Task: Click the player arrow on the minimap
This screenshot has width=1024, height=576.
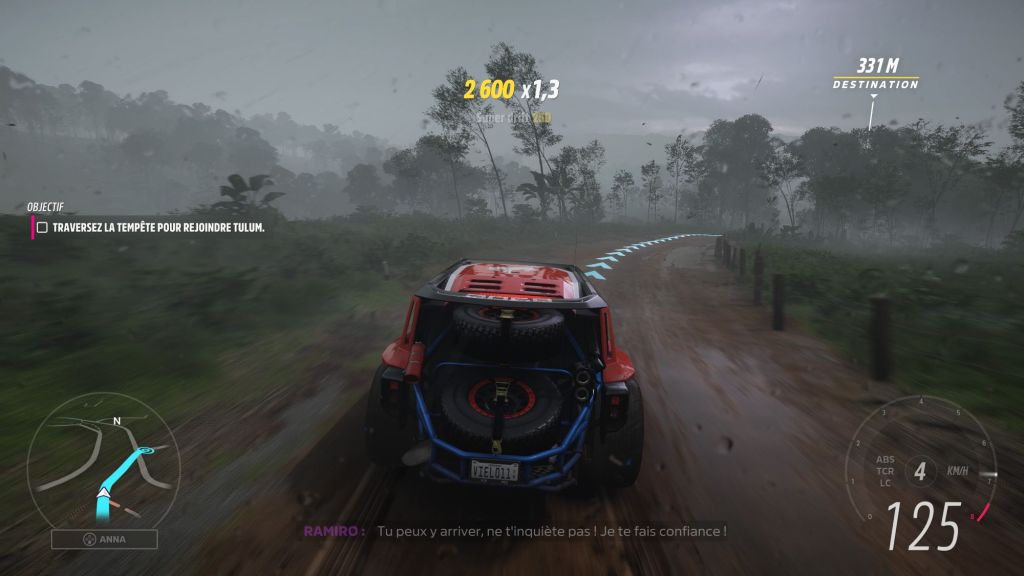Action: [x=102, y=492]
